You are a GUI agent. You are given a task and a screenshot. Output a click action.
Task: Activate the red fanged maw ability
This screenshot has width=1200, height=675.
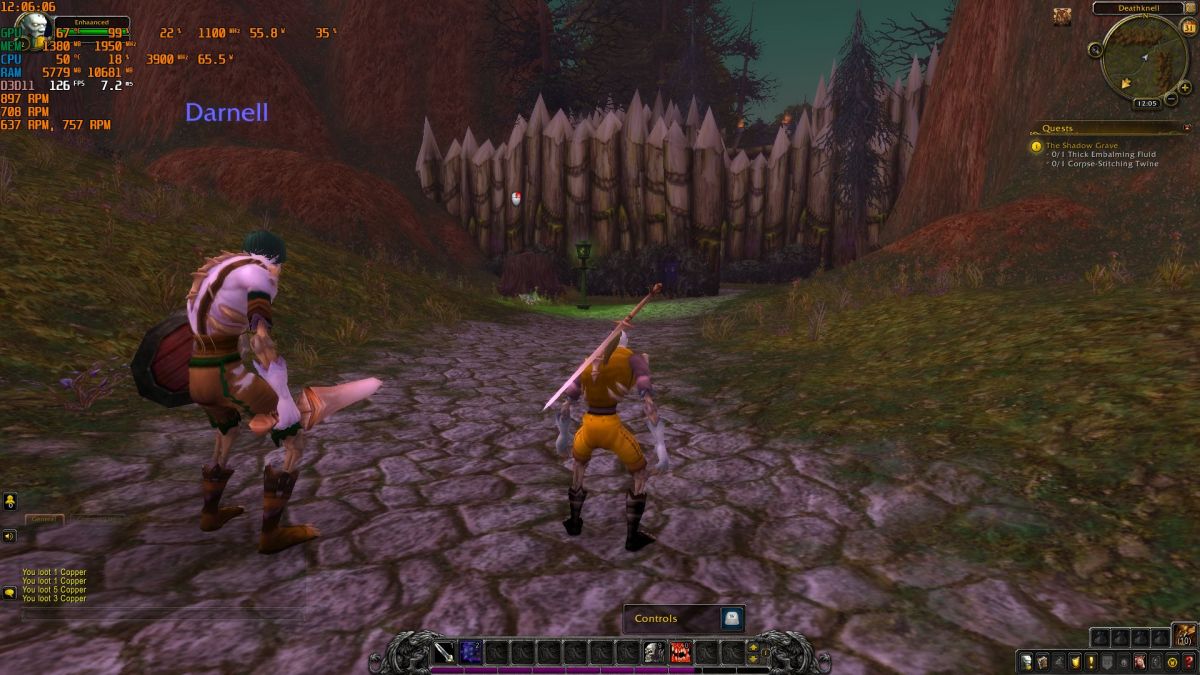pyautogui.click(x=681, y=653)
